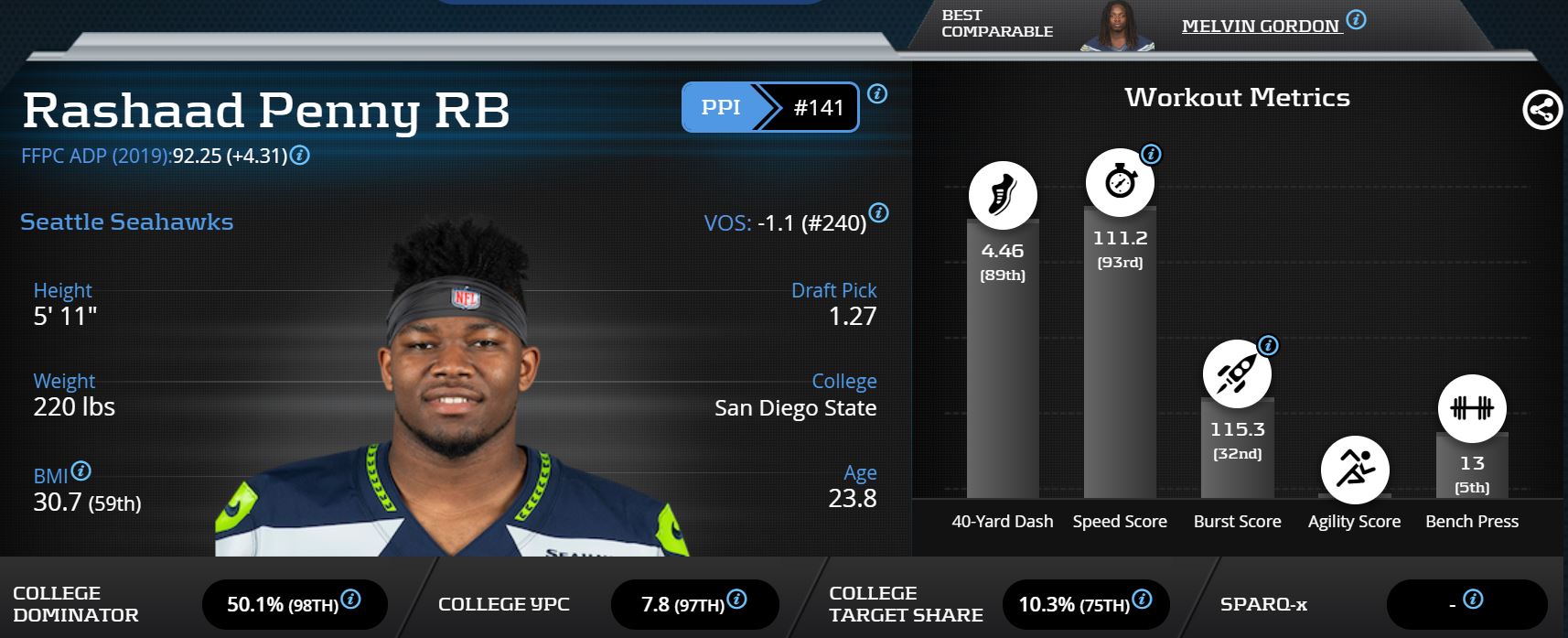Click the Agility Score running figure icon
The image size is (1568, 638).
coord(1355,470)
